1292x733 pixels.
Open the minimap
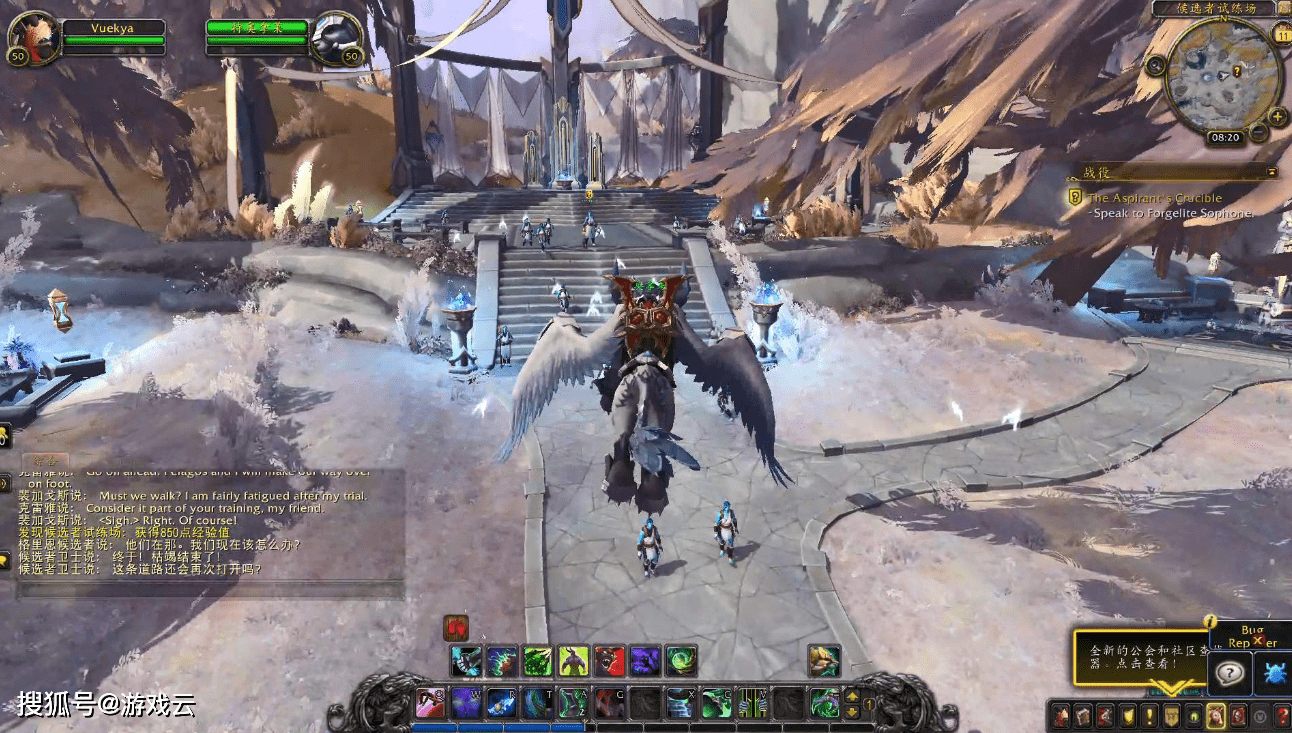click(1224, 76)
